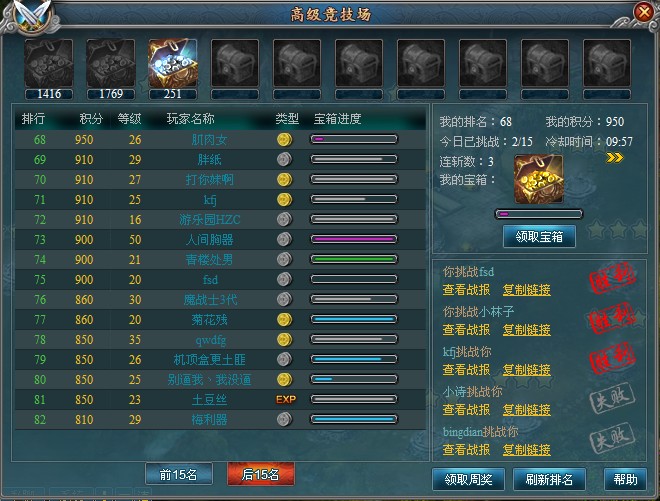660x501 pixels.
Task: View battle report for 你挑战fsd
Action: [466, 290]
